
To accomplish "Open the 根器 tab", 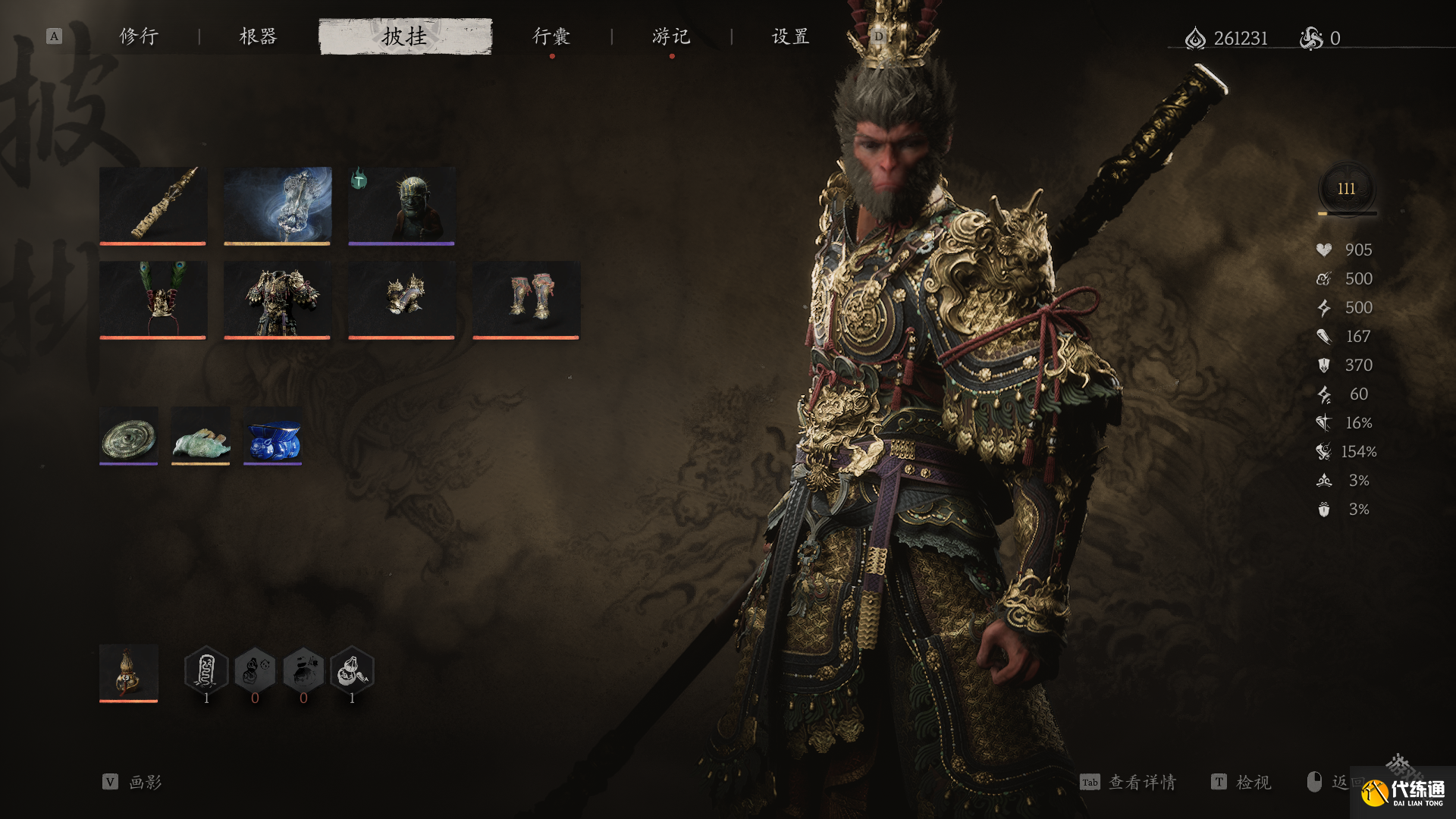I will (x=258, y=36).
